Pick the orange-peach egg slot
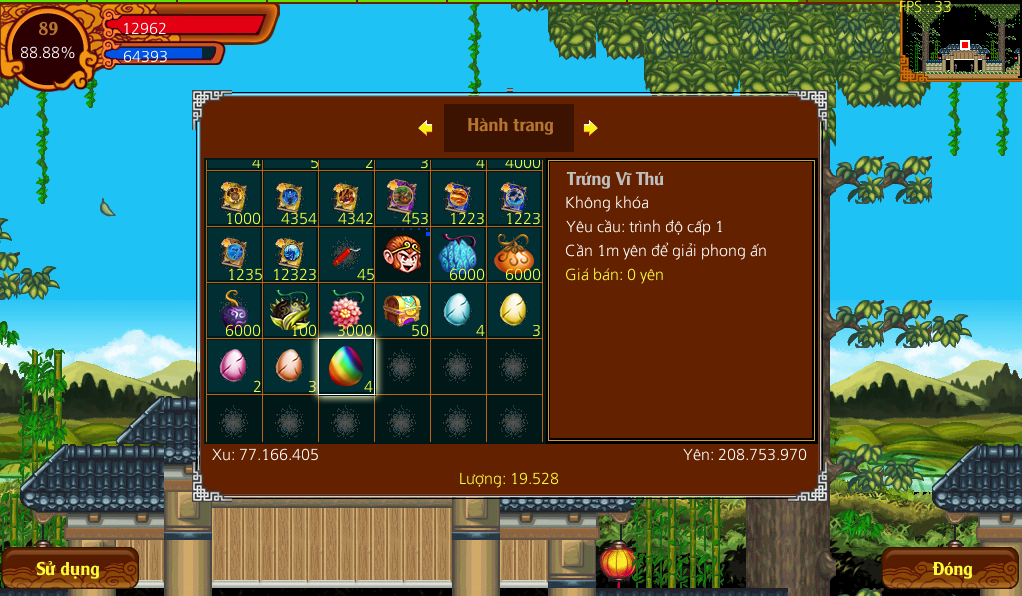Viewport: 1022px width, 596px height. [290, 366]
